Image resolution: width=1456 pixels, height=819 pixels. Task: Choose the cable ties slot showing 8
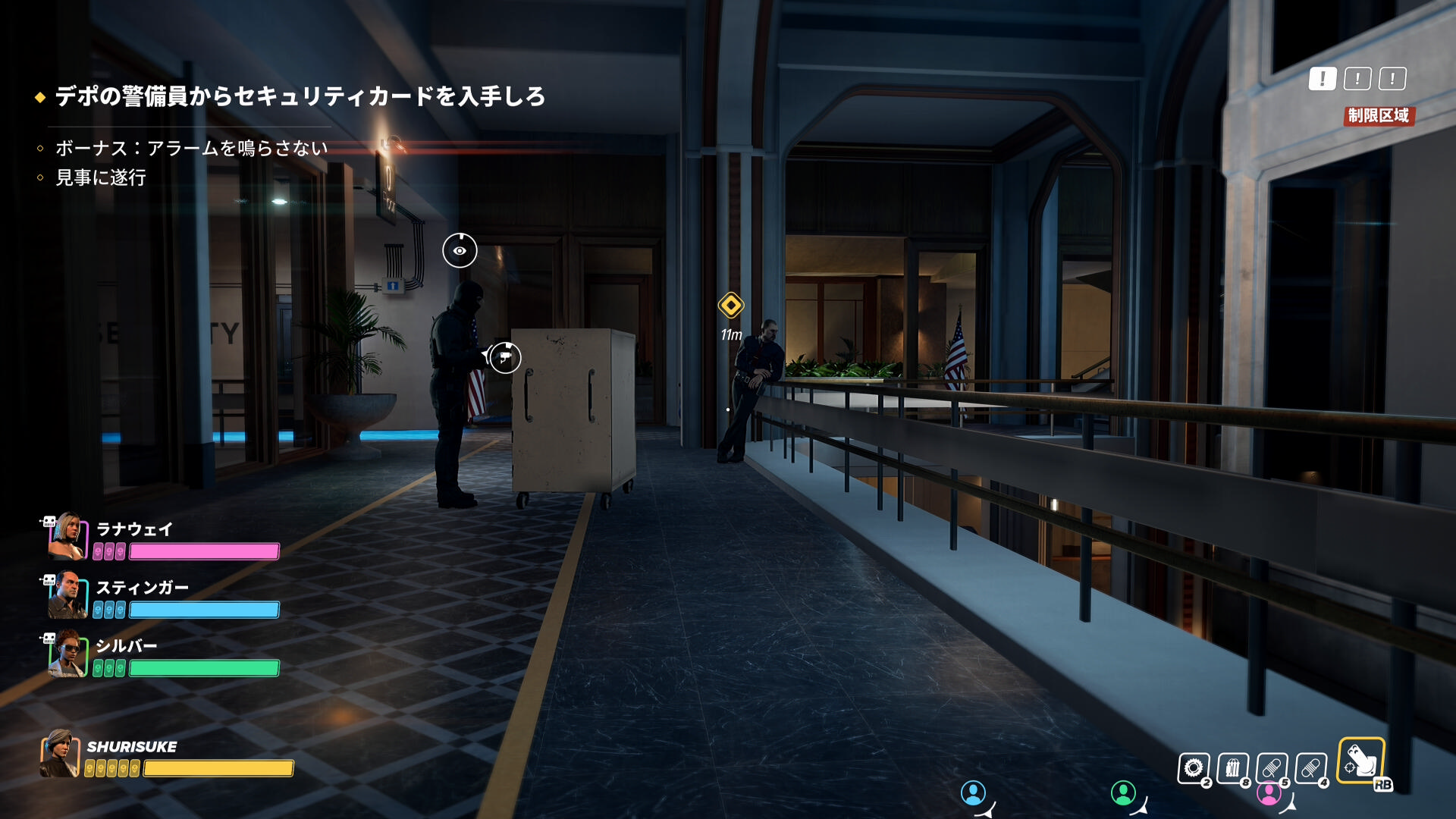tap(1233, 768)
